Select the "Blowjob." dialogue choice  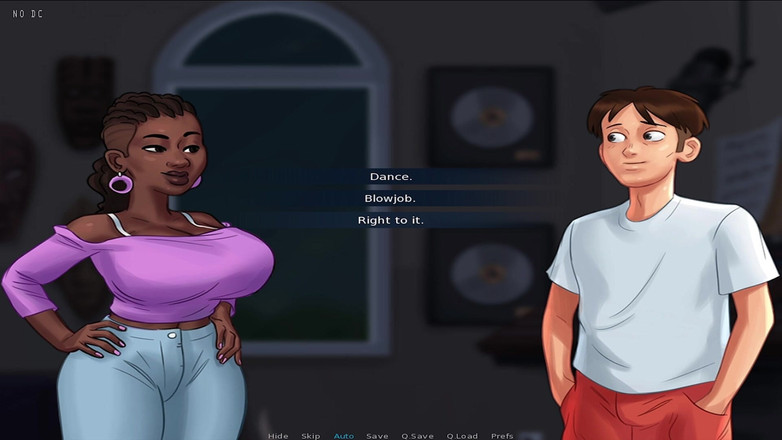pyautogui.click(x=391, y=198)
